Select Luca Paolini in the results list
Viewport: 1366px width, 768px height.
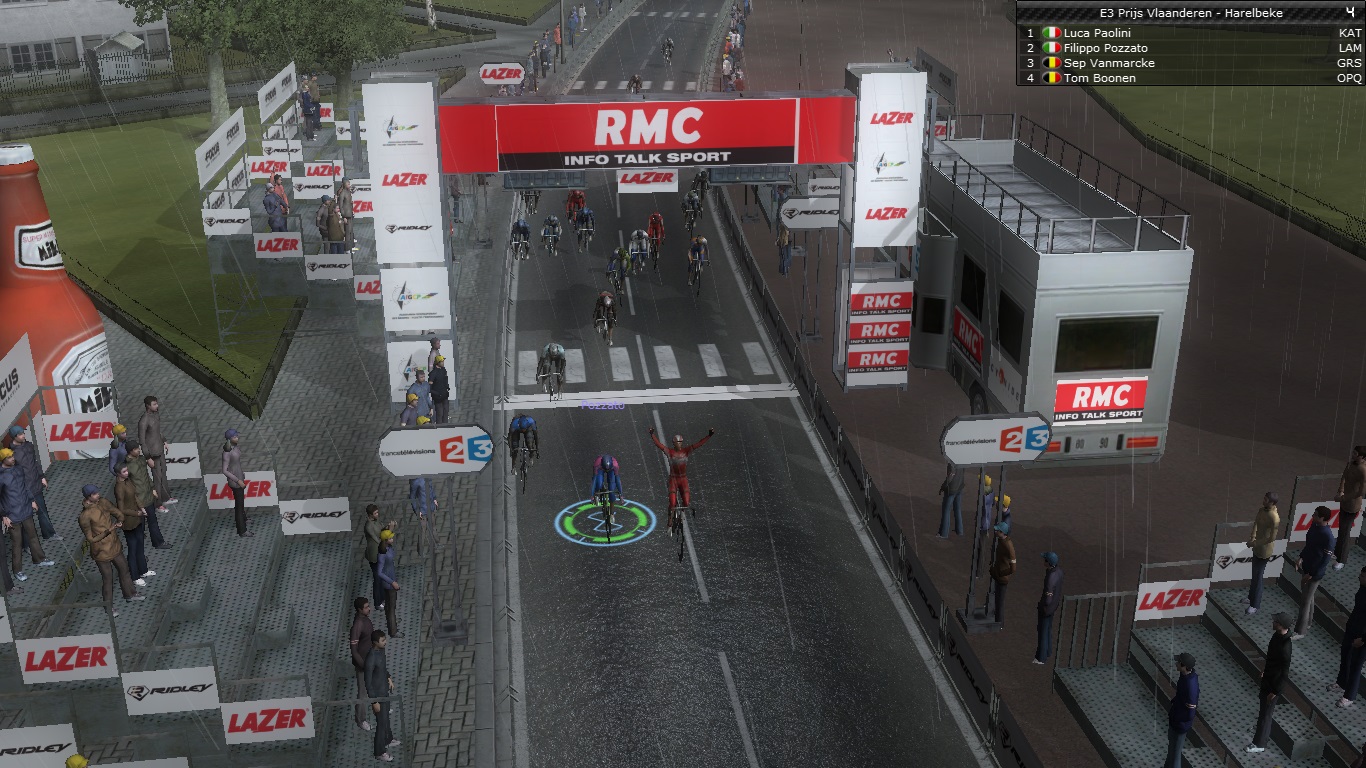pyautogui.click(x=1098, y=33)
